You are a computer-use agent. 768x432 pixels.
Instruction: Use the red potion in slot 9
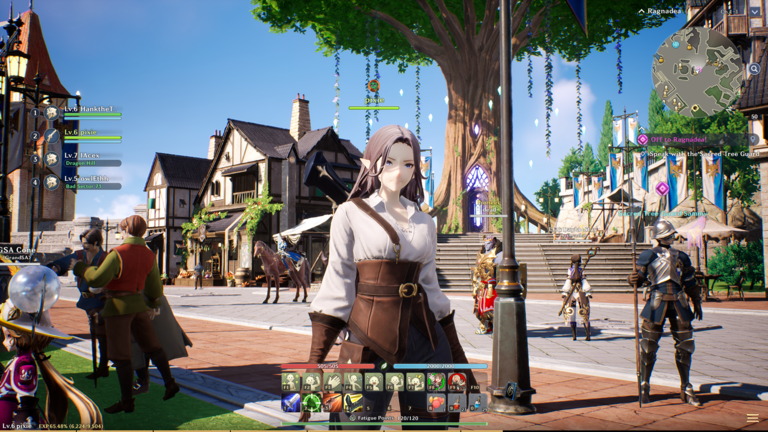[457, 403]
